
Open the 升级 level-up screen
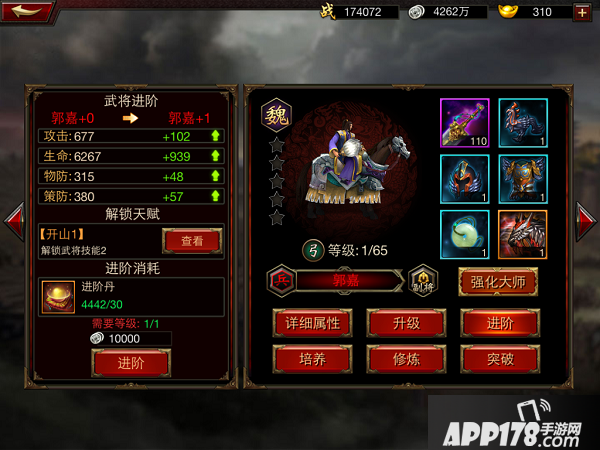coord(405,322)
